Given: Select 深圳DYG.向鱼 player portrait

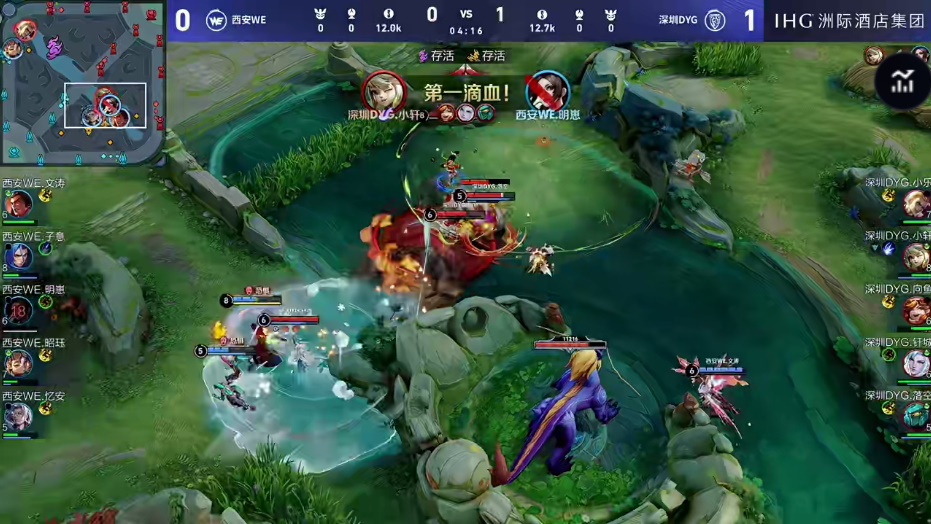Looking at the screenshot, I should pos(915,311).
